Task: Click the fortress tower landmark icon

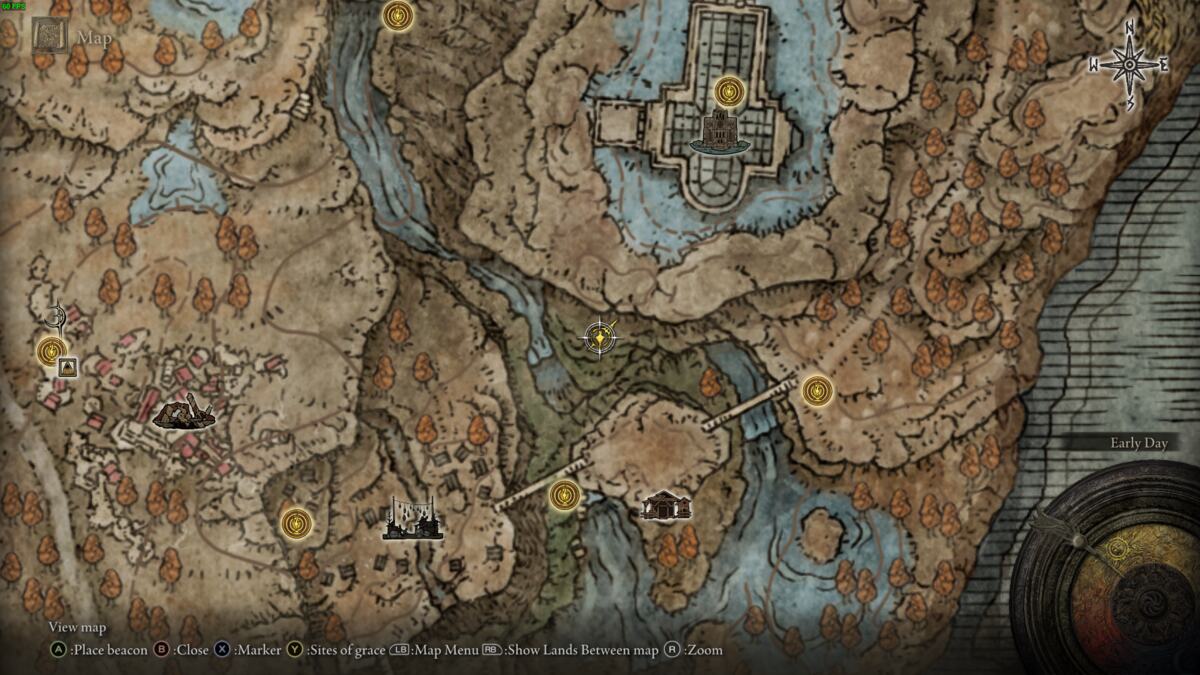Action: coord(719,133)
